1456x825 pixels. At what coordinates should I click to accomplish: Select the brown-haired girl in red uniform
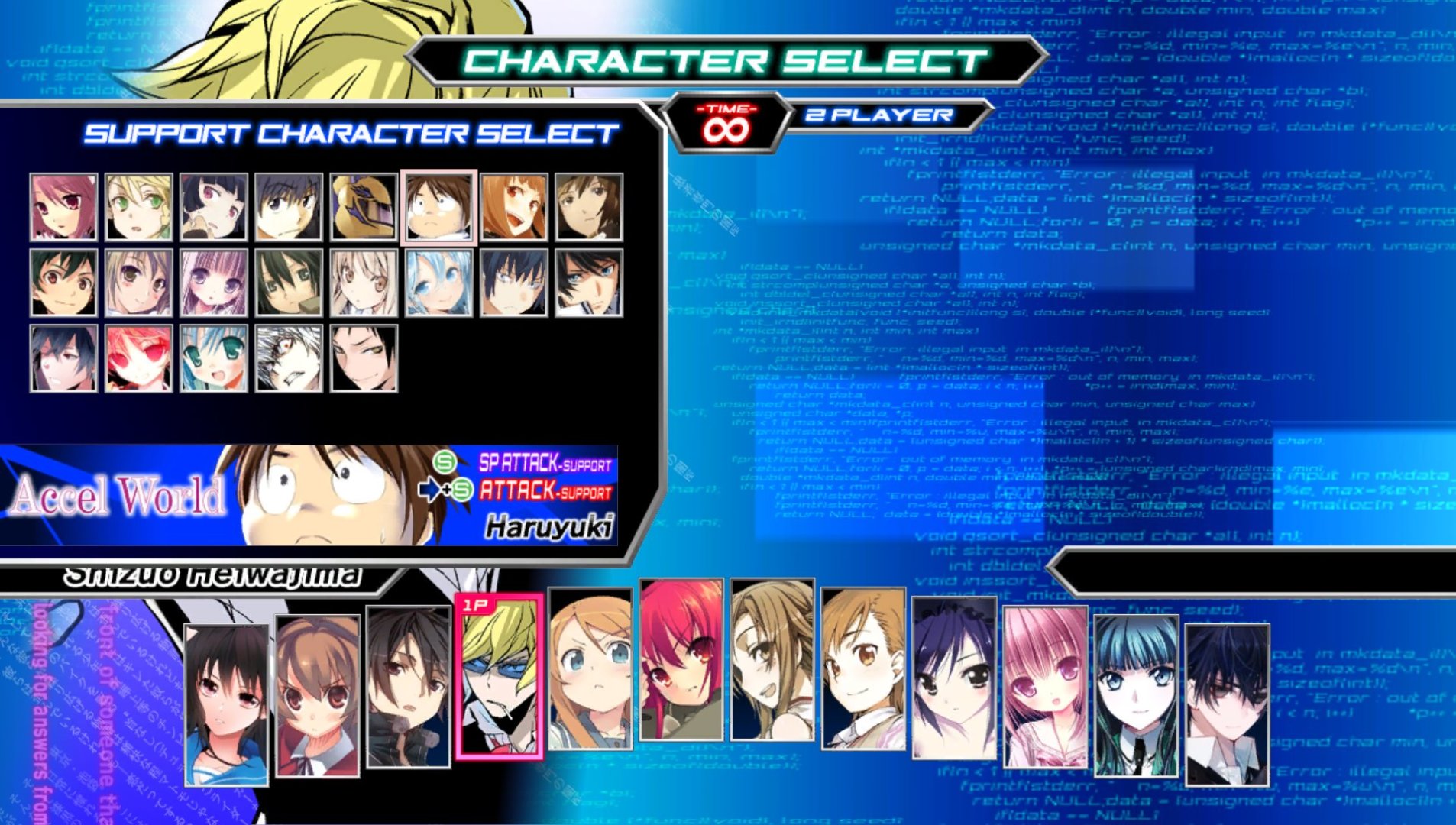[318, 697]
